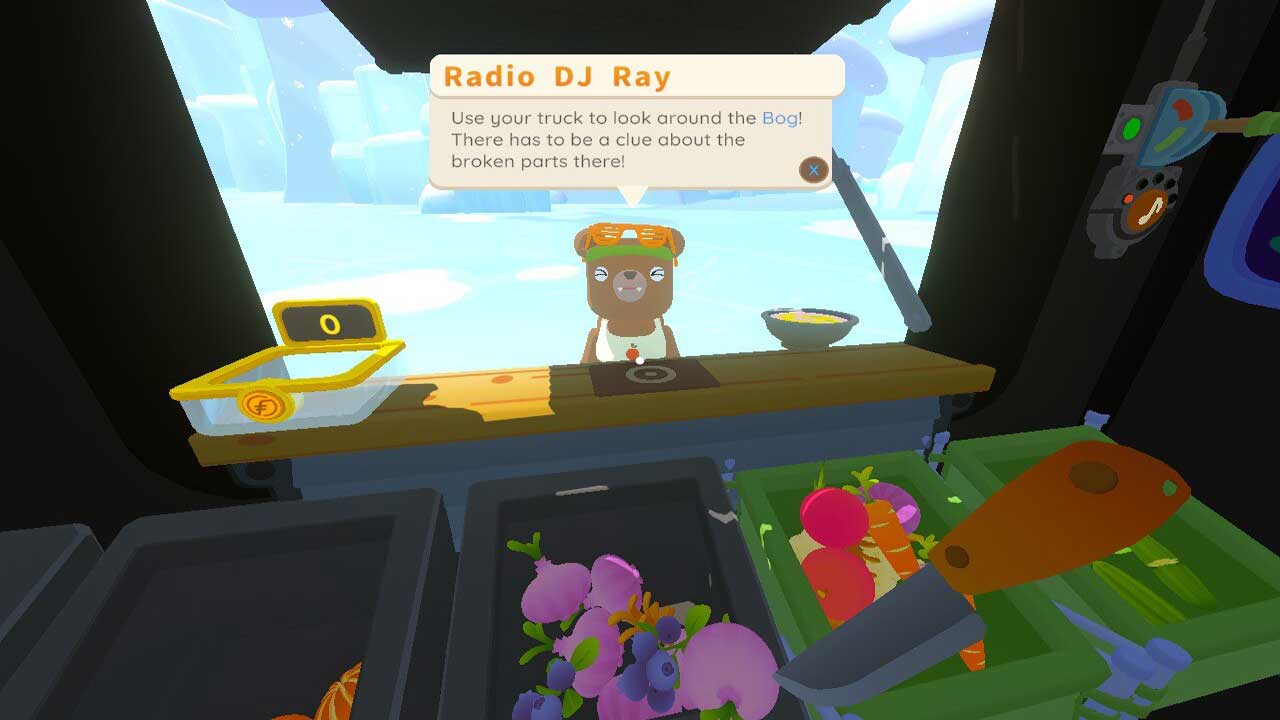Viewport: 1280px width, 720px height.
Task: Close Radio DJ Ray's dialogue bubble
Action: (x=814, y=170)
